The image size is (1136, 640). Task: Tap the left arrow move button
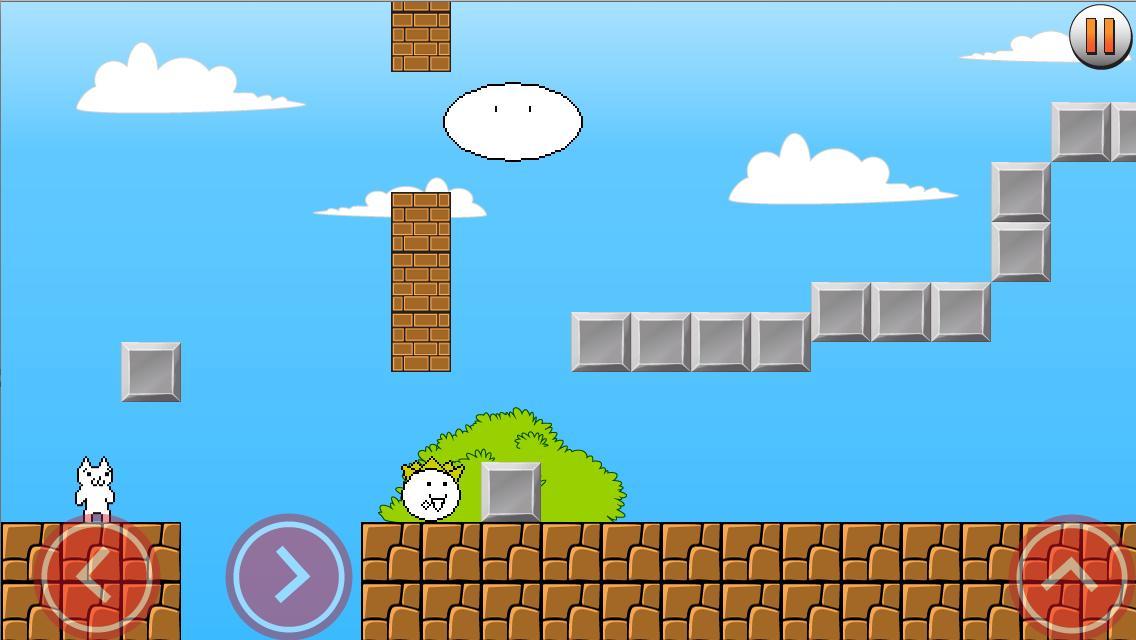click(x=97, y=576)
